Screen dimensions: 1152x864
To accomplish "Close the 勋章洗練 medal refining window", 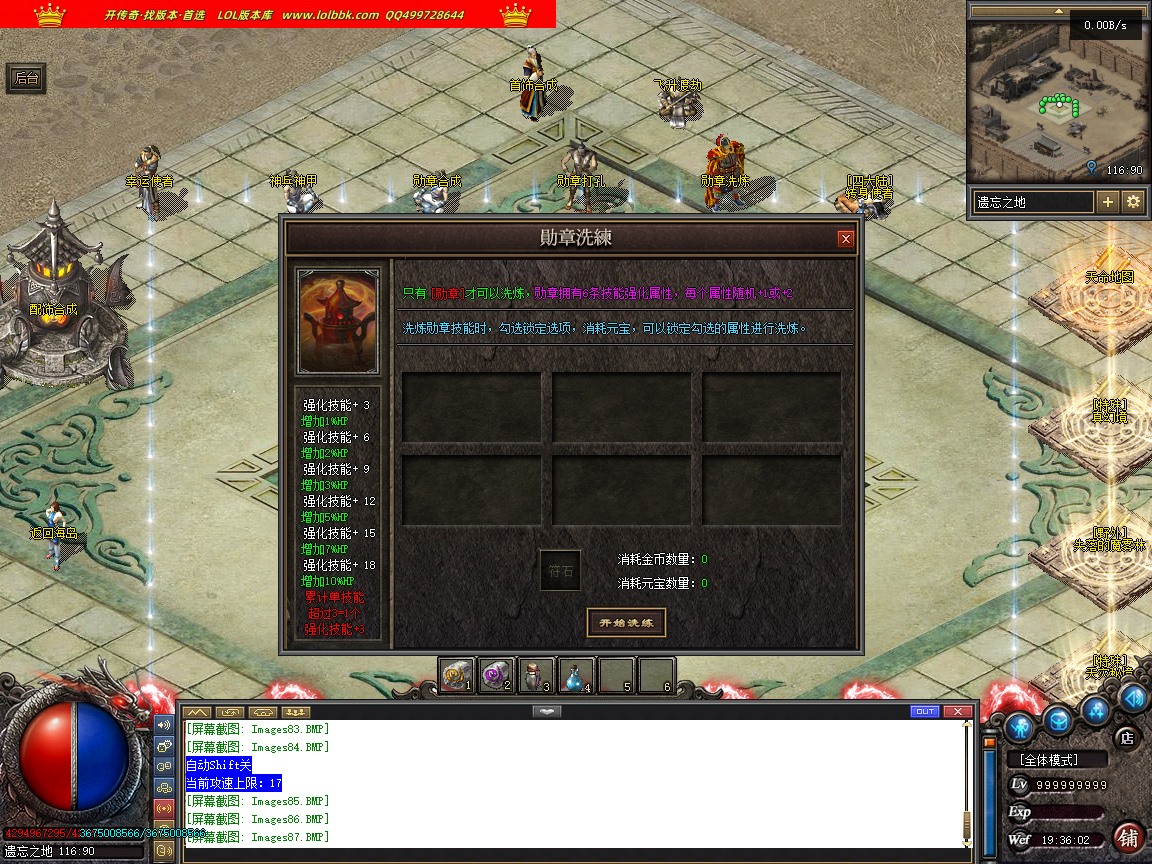I will click(x=846, y=238).
